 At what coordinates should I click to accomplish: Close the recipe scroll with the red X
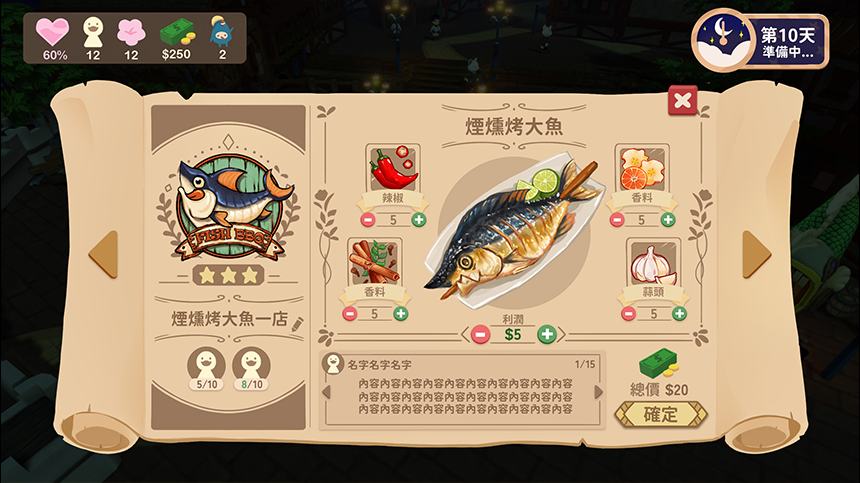(682, 100)
